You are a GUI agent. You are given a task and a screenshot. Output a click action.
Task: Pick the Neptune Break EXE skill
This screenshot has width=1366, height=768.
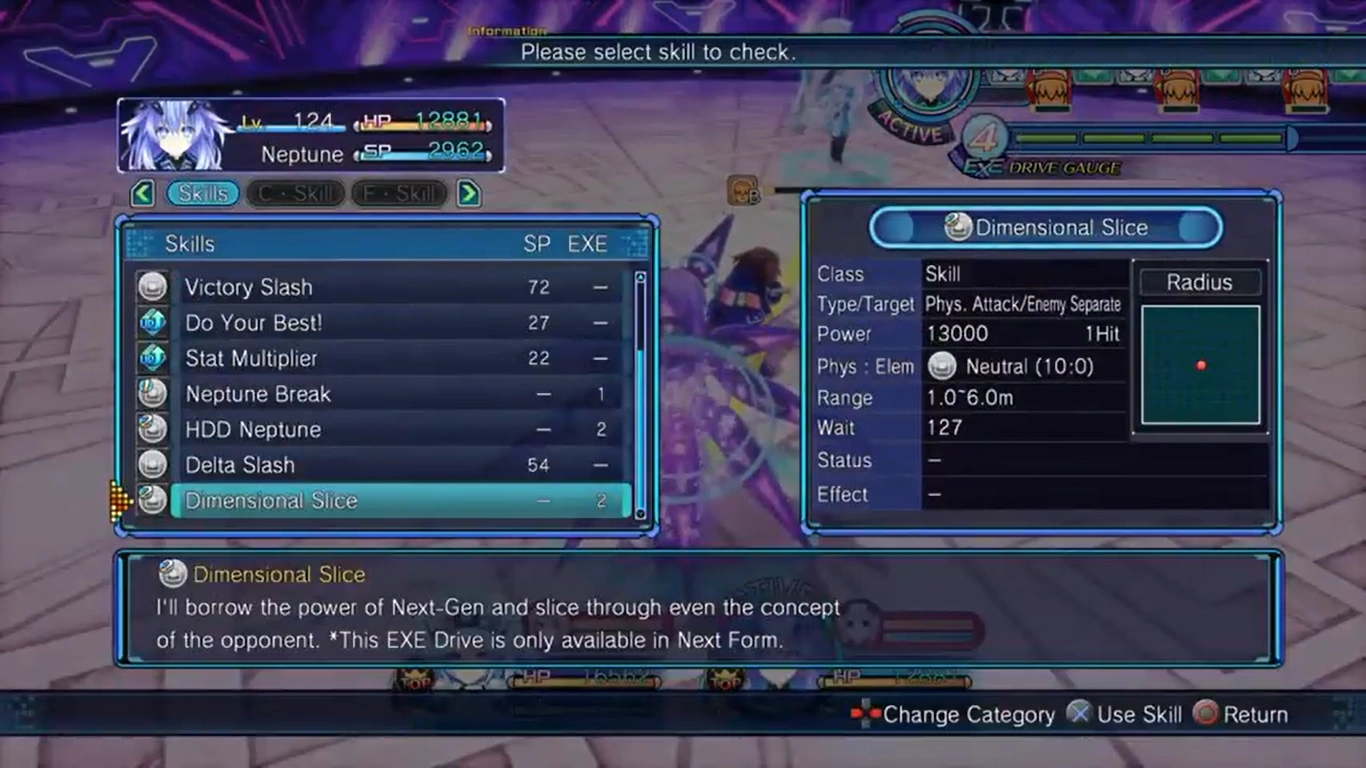point(380,394)
